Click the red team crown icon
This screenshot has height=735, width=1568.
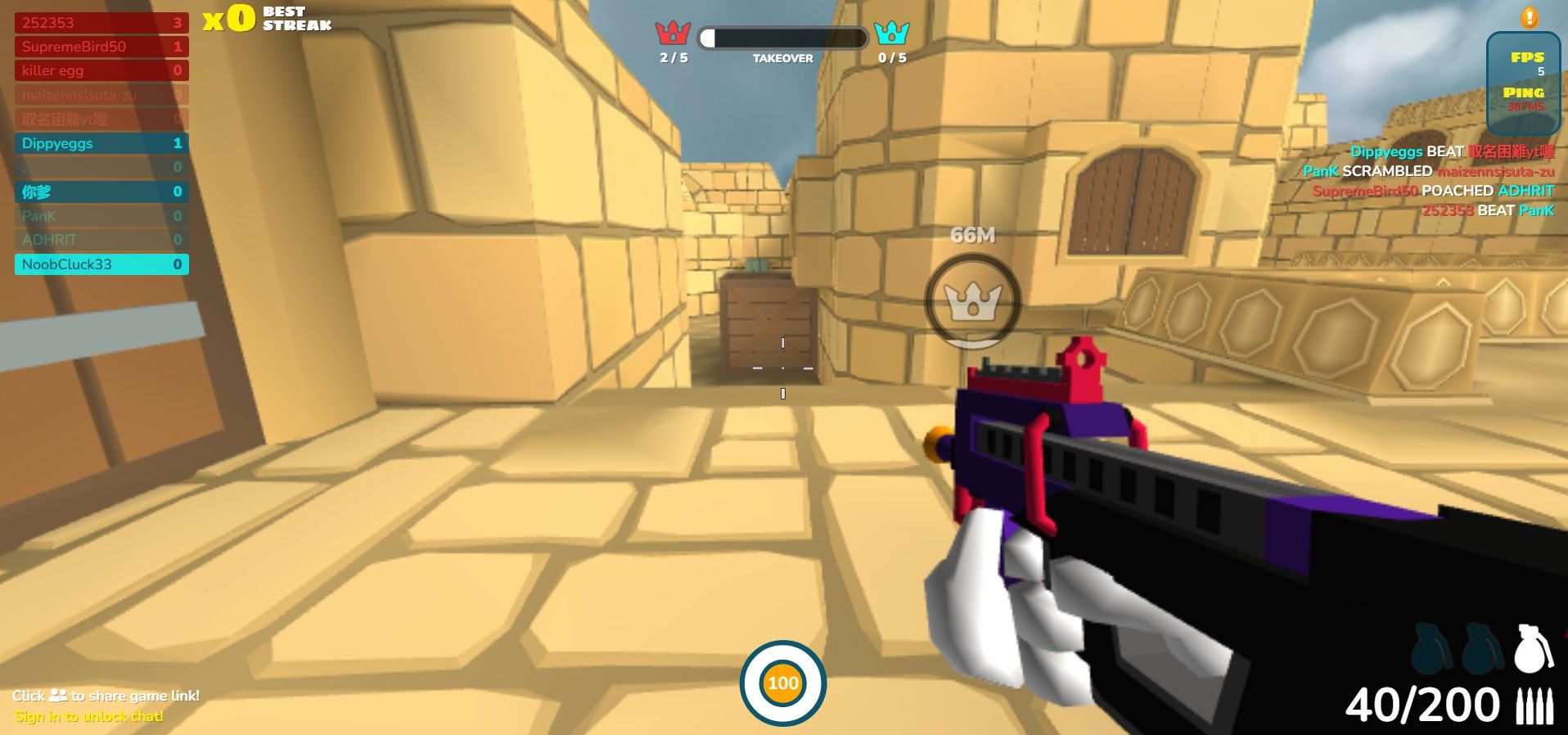(673, 34)
